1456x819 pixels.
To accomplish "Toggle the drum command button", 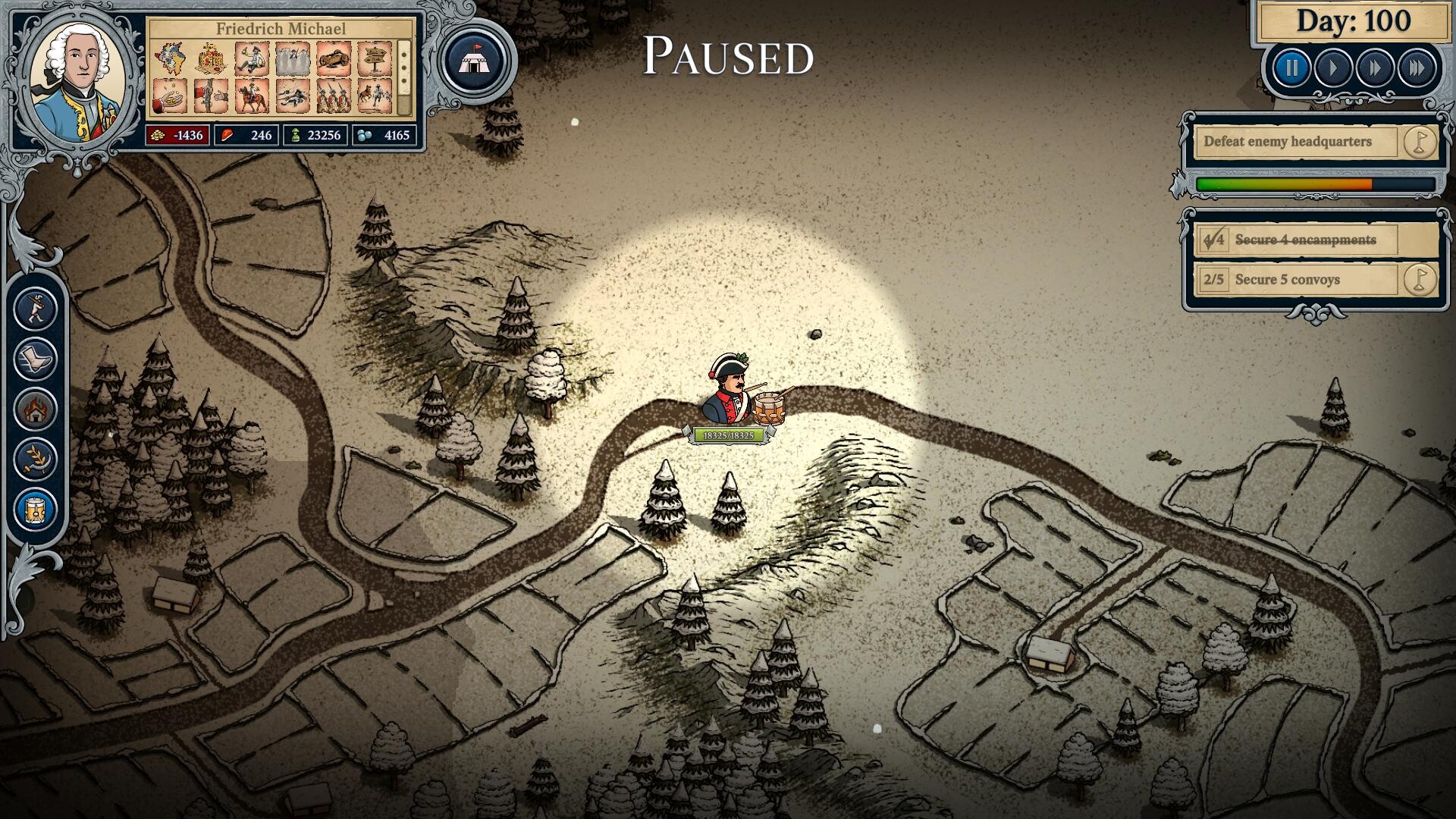I will point(36,510).
